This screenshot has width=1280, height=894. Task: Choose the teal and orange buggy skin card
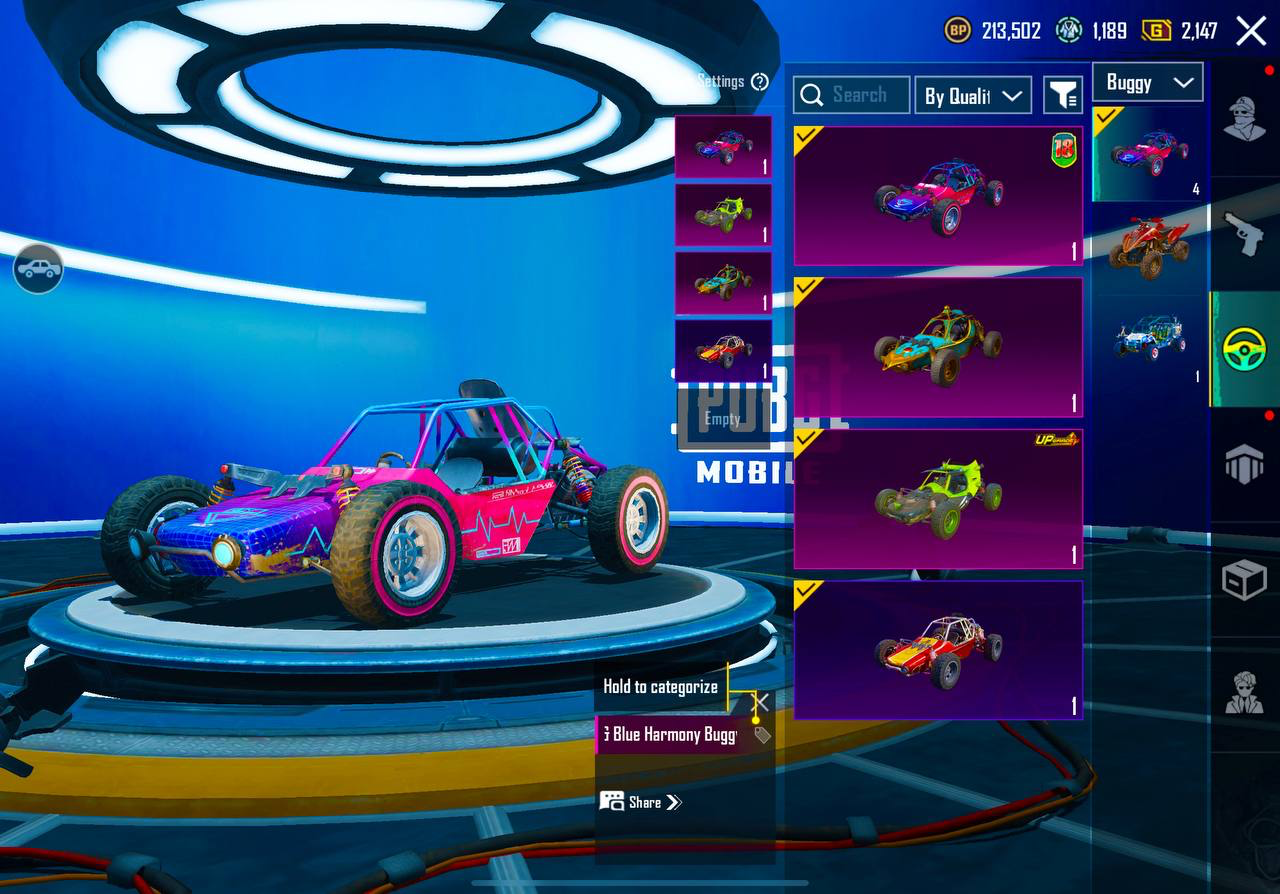pos(938,347)
